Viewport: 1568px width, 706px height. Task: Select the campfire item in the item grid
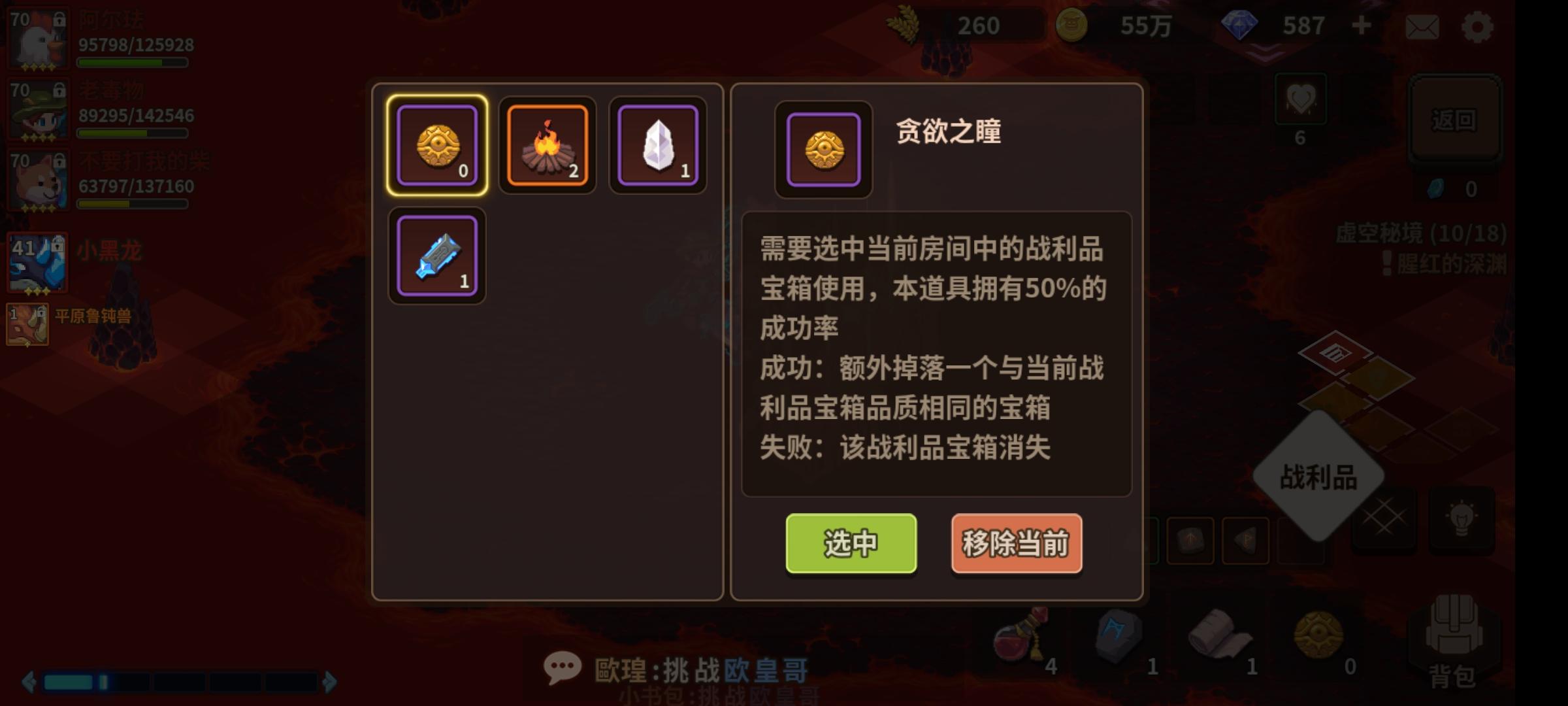pos(547,145)
